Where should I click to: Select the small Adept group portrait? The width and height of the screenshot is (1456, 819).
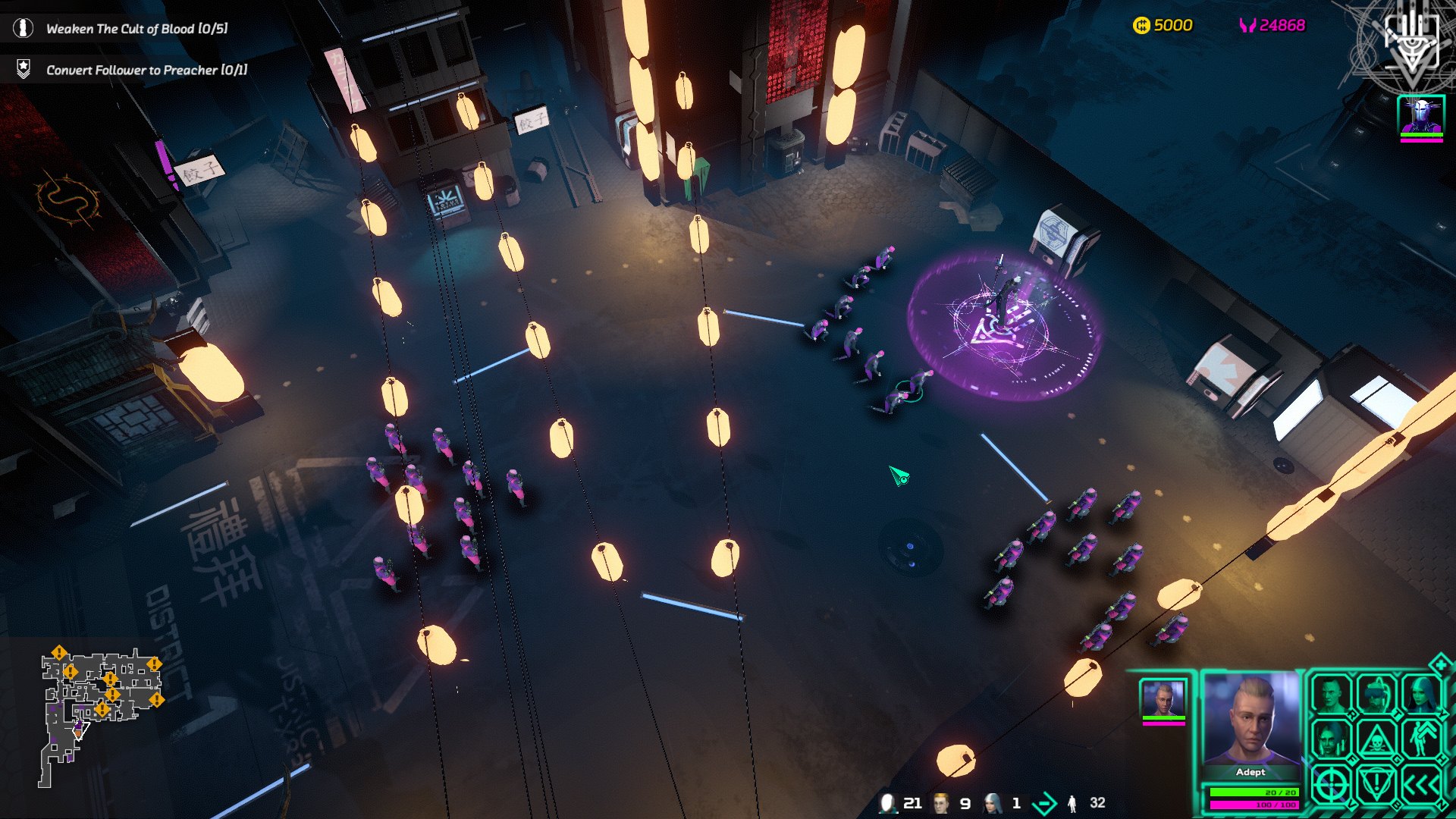[1163, 699]
